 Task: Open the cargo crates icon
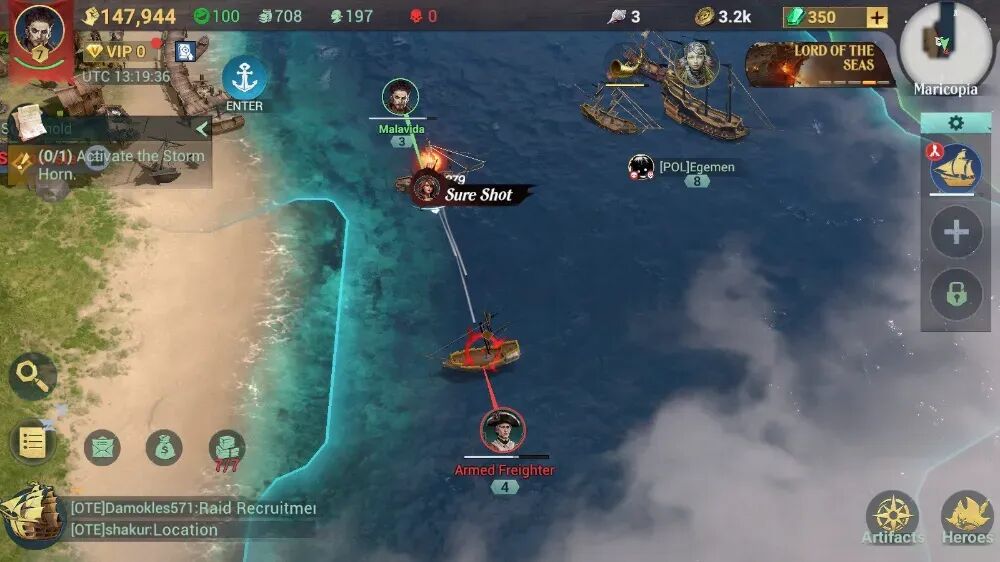pyautogui.click(x=227, y=447)
